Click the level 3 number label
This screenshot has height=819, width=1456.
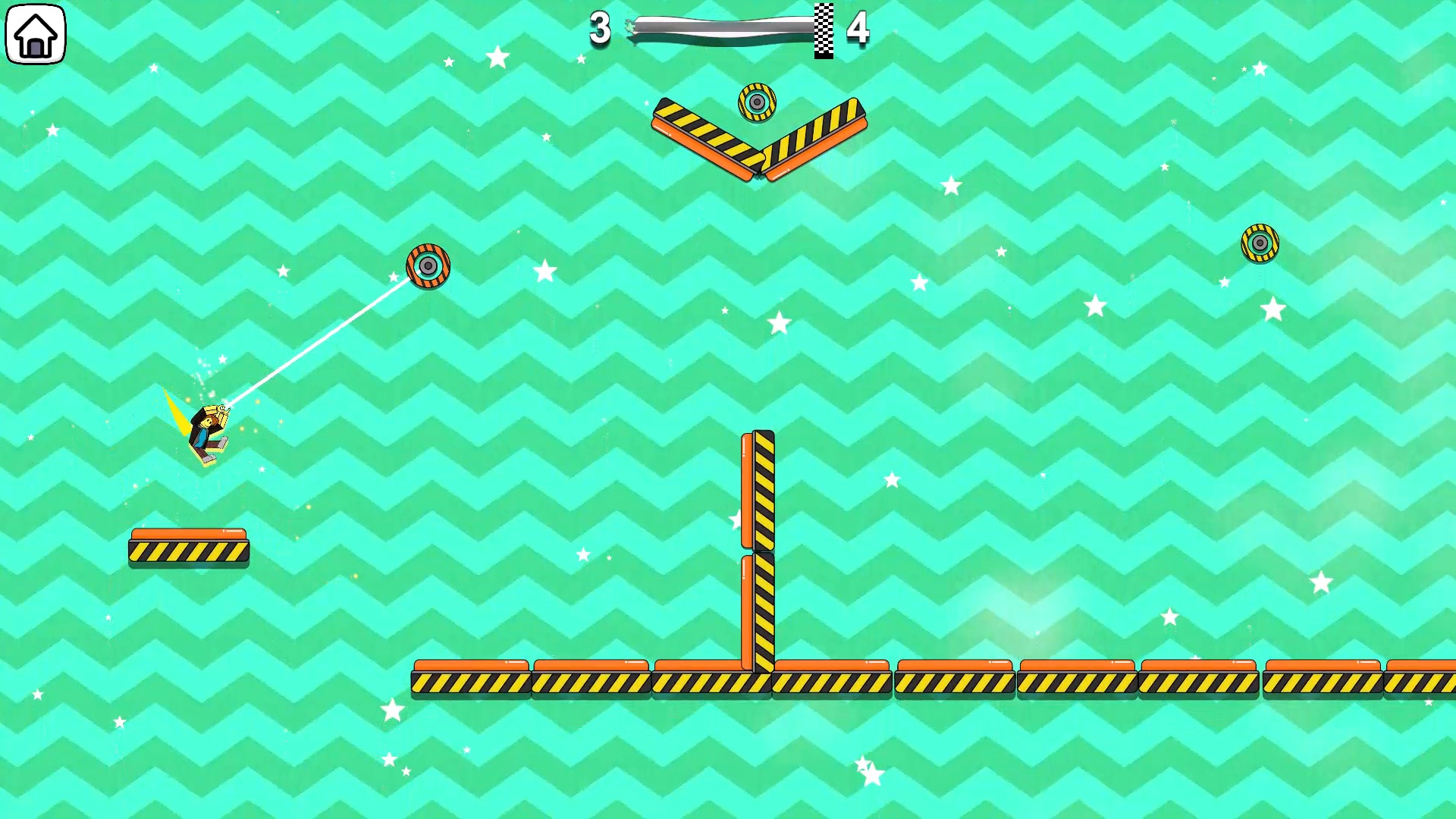tap(598, 29)
